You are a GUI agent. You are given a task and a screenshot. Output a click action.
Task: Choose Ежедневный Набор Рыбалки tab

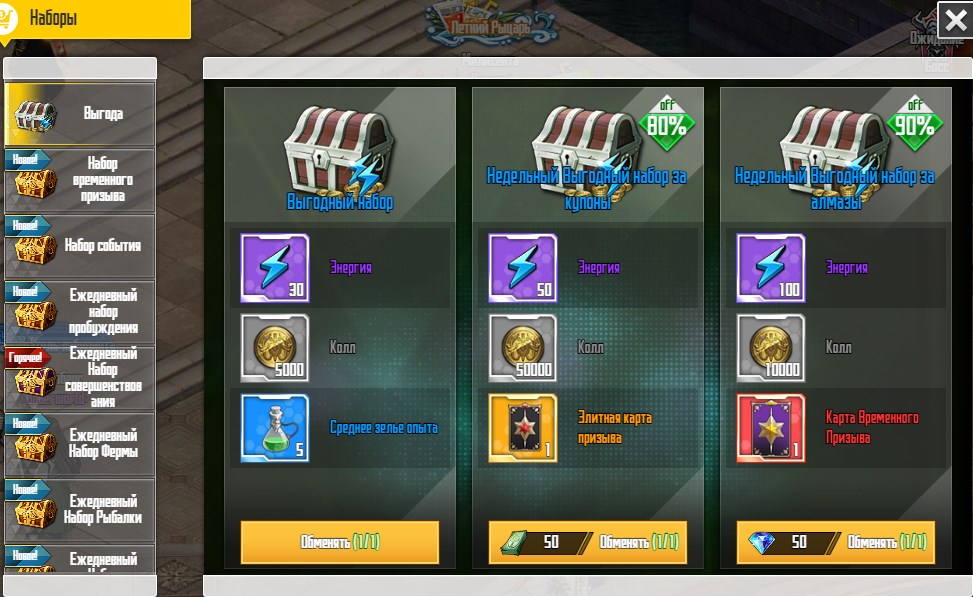click(80, 509)
